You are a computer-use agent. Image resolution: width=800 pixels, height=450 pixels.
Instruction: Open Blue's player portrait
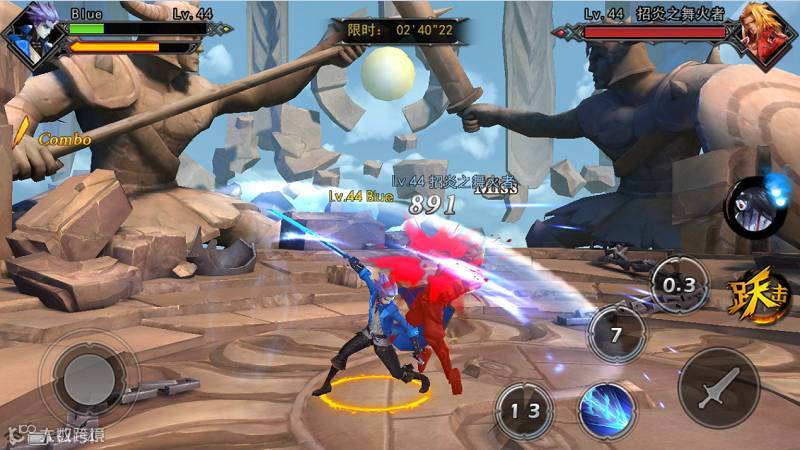31,35
